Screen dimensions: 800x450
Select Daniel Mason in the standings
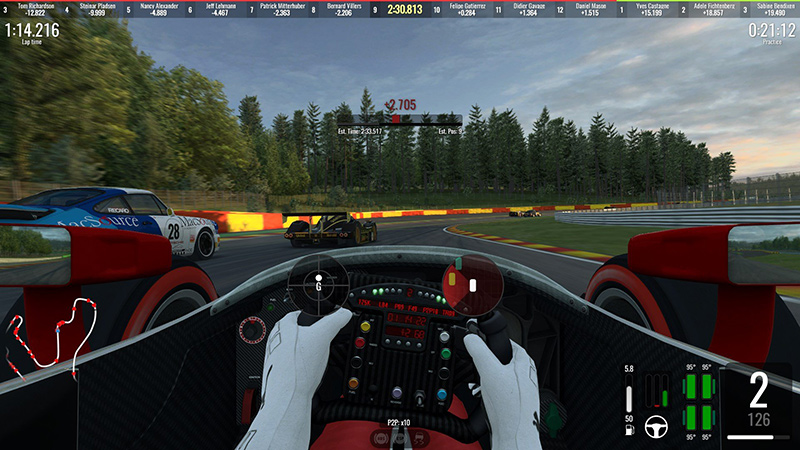(x=590, y=10)
